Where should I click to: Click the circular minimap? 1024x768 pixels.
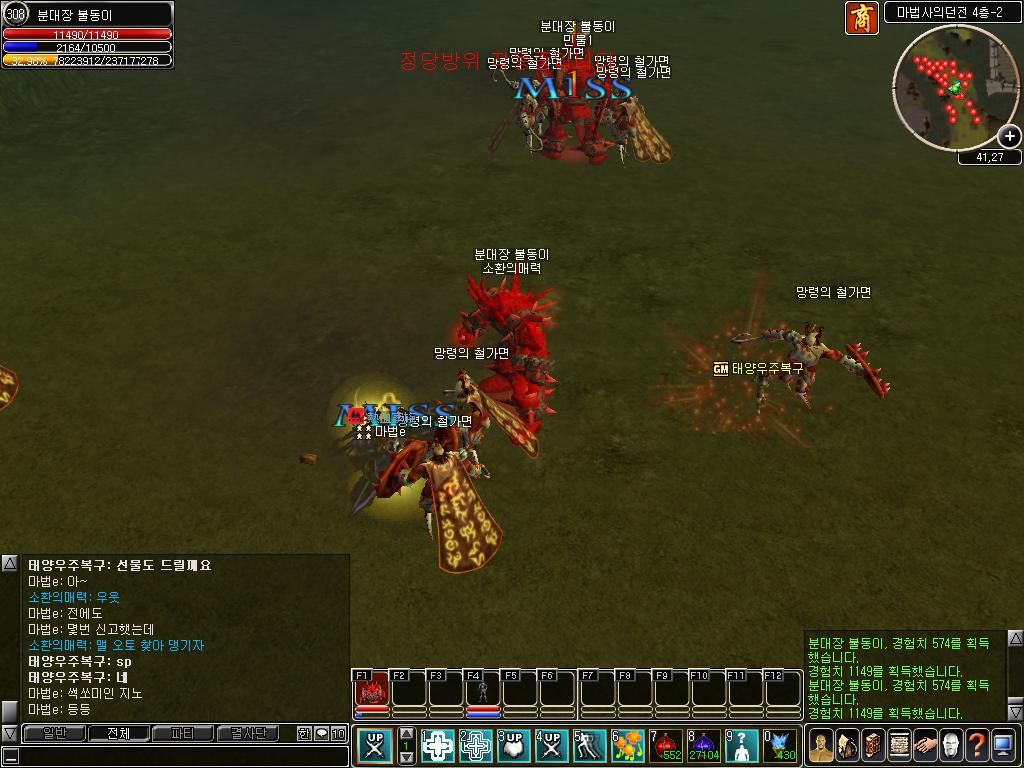click(x=955, y=88)
